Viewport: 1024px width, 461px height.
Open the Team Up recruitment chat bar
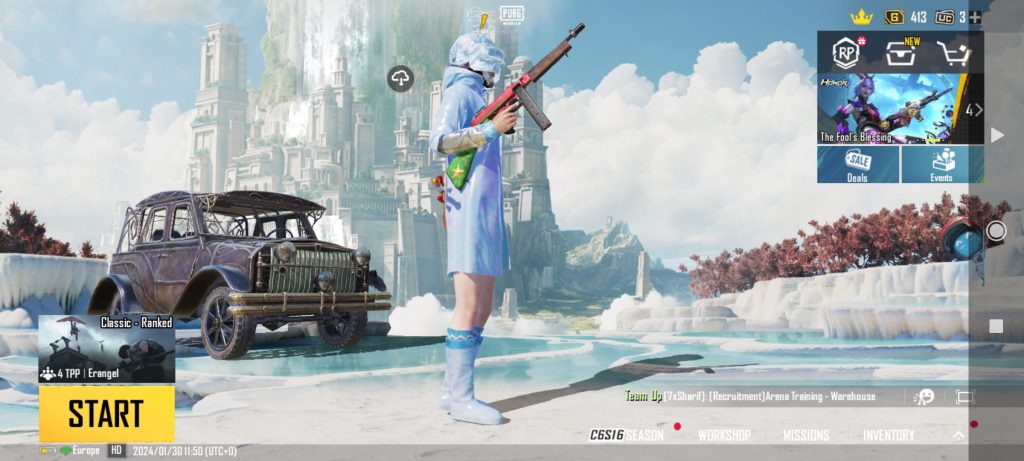[750, 396]
